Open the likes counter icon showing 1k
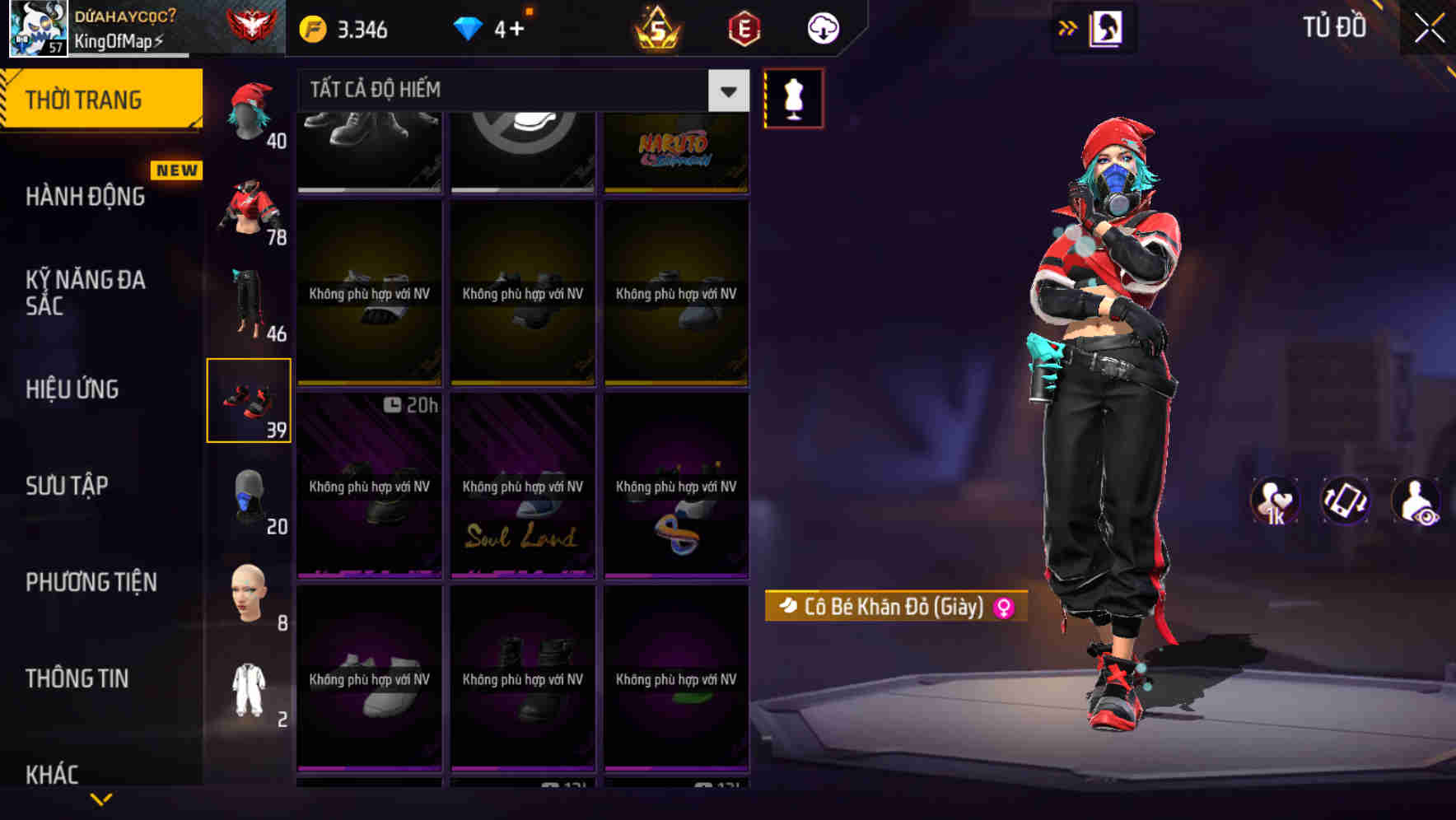Viewport: 1456px width, 820px height. [1276, 501]
